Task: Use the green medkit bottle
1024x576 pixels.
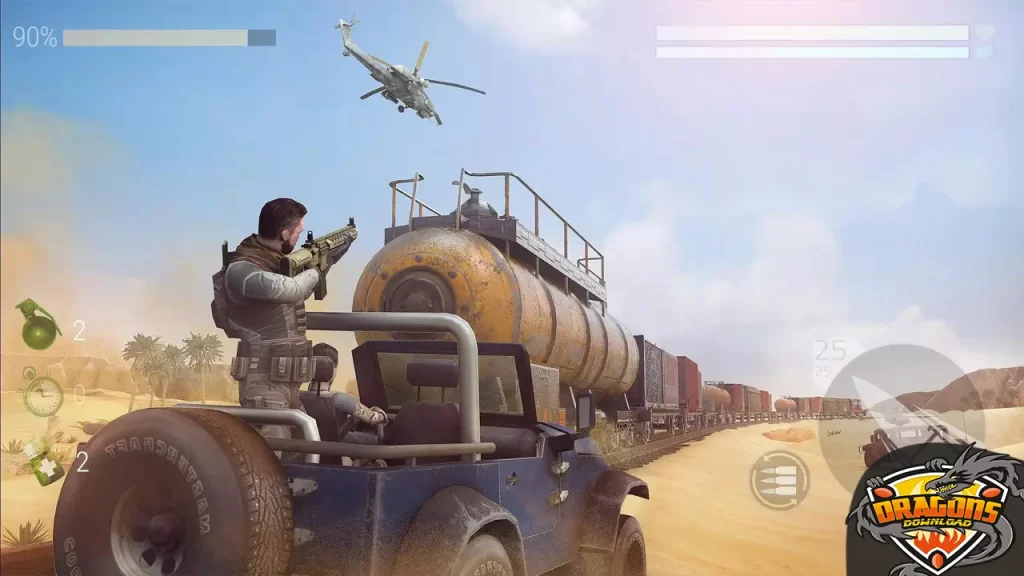Action: point(44,460)
